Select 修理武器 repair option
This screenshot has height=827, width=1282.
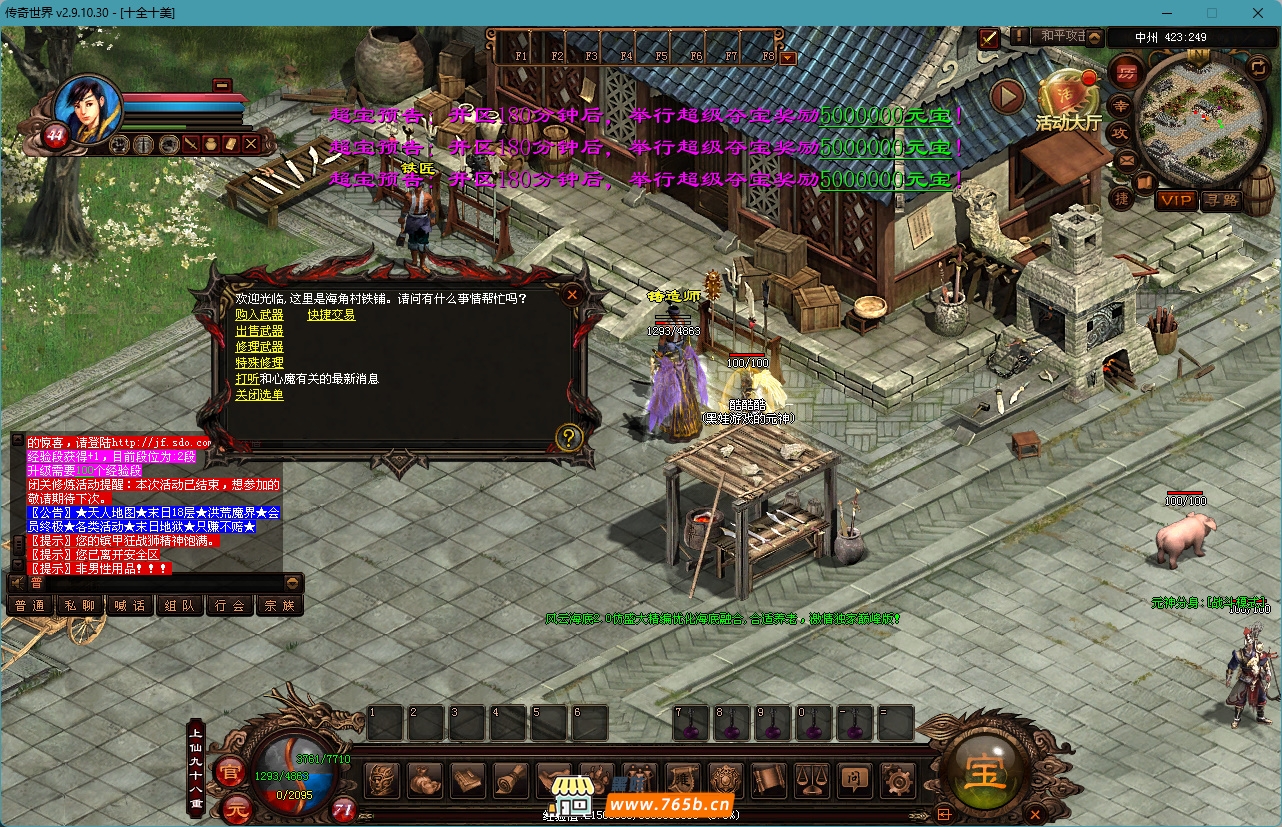pos(259,347)
